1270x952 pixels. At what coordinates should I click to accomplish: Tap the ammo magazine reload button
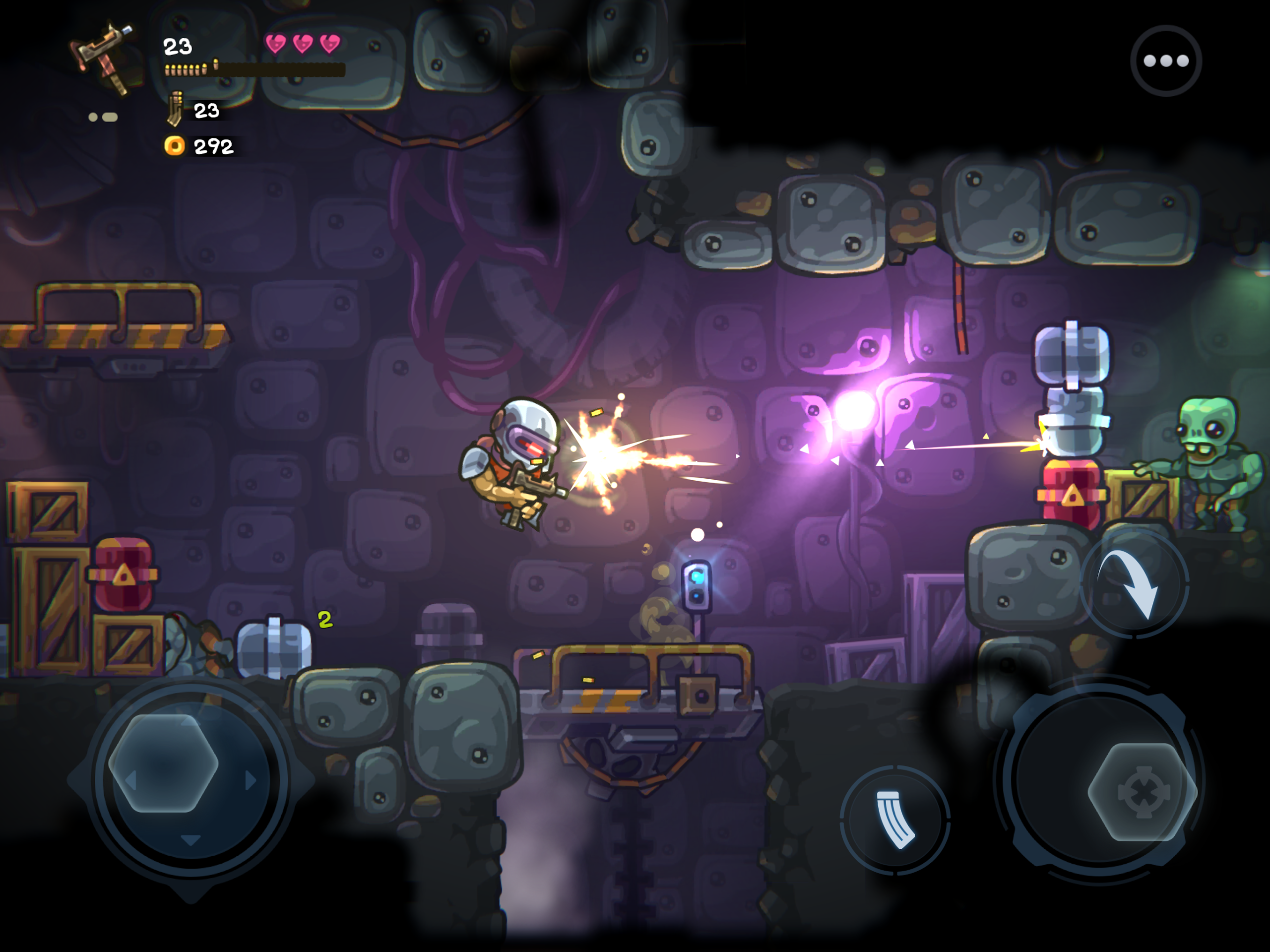coord(894,820)
